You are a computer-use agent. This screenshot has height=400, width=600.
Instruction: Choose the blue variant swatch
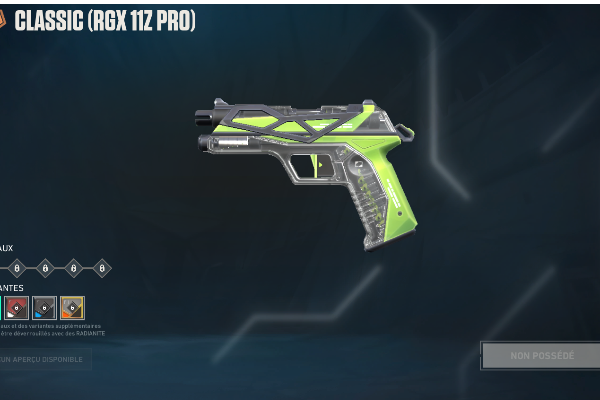tap(44, 307)
